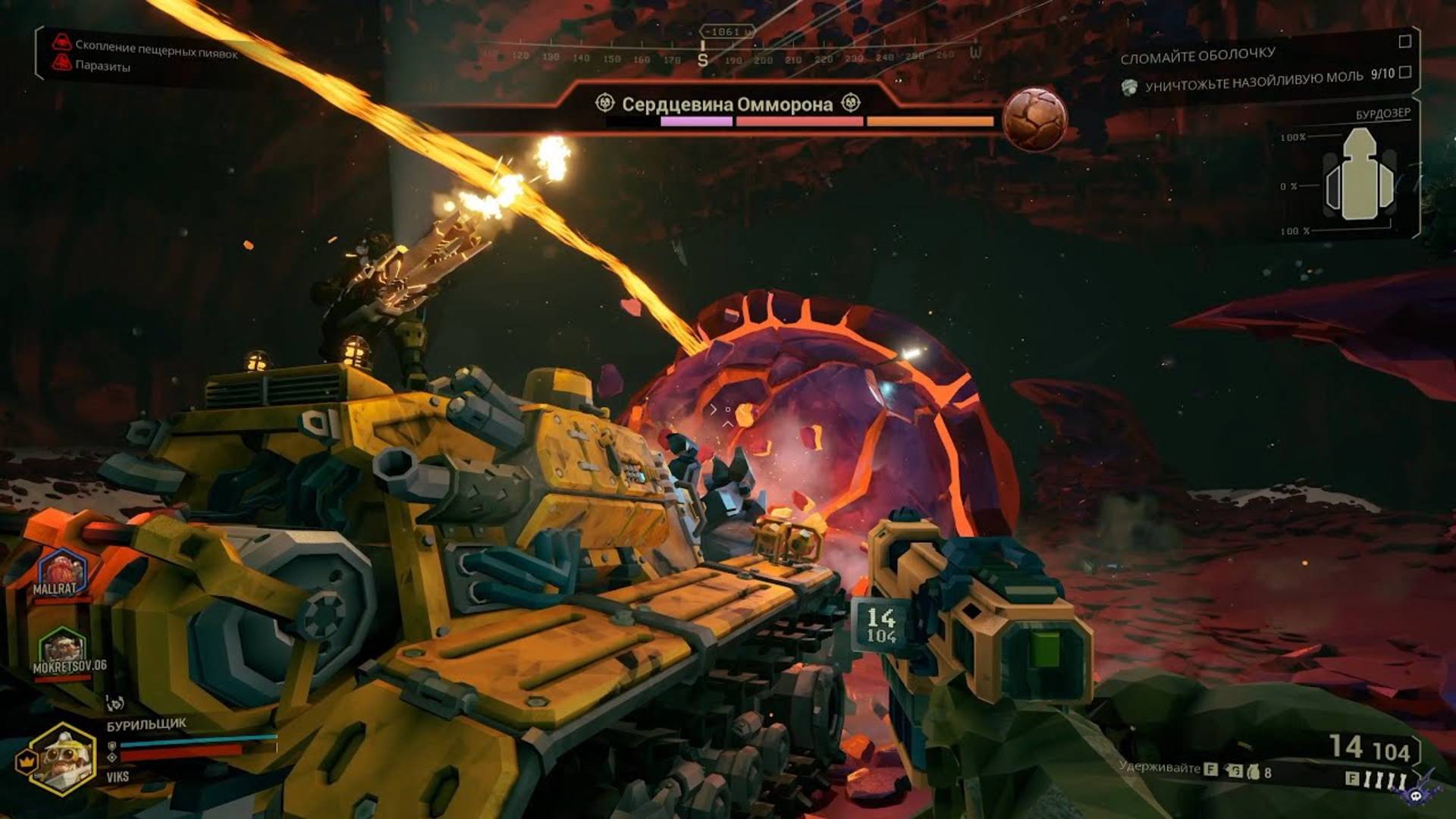Image resolution: width=1456 pixels, height=819 pixels.
Task: Toggle the Уничтожьте назойливую моль objective checkbox
Action: pyautogui.click(x=1404, y=72)
